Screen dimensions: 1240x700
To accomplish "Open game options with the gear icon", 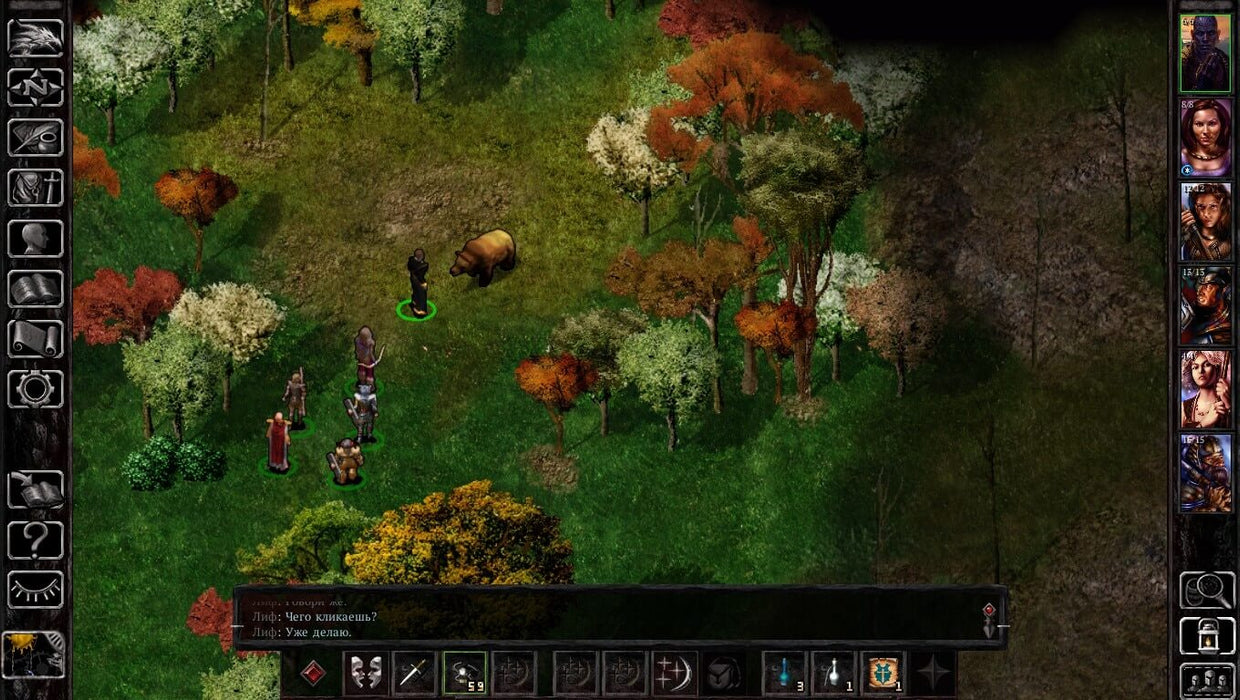I will point(35,389).
